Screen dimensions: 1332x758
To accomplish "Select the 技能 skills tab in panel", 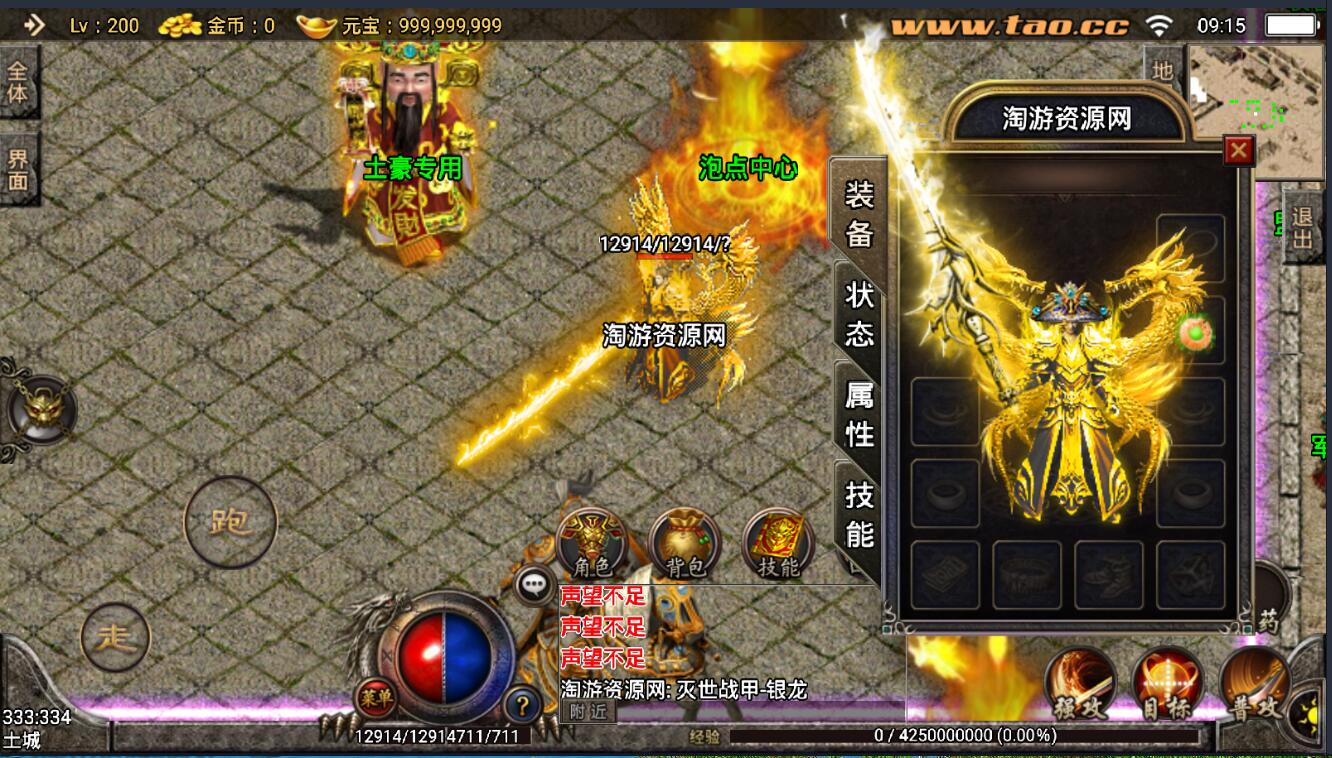I will click(859, 514).
